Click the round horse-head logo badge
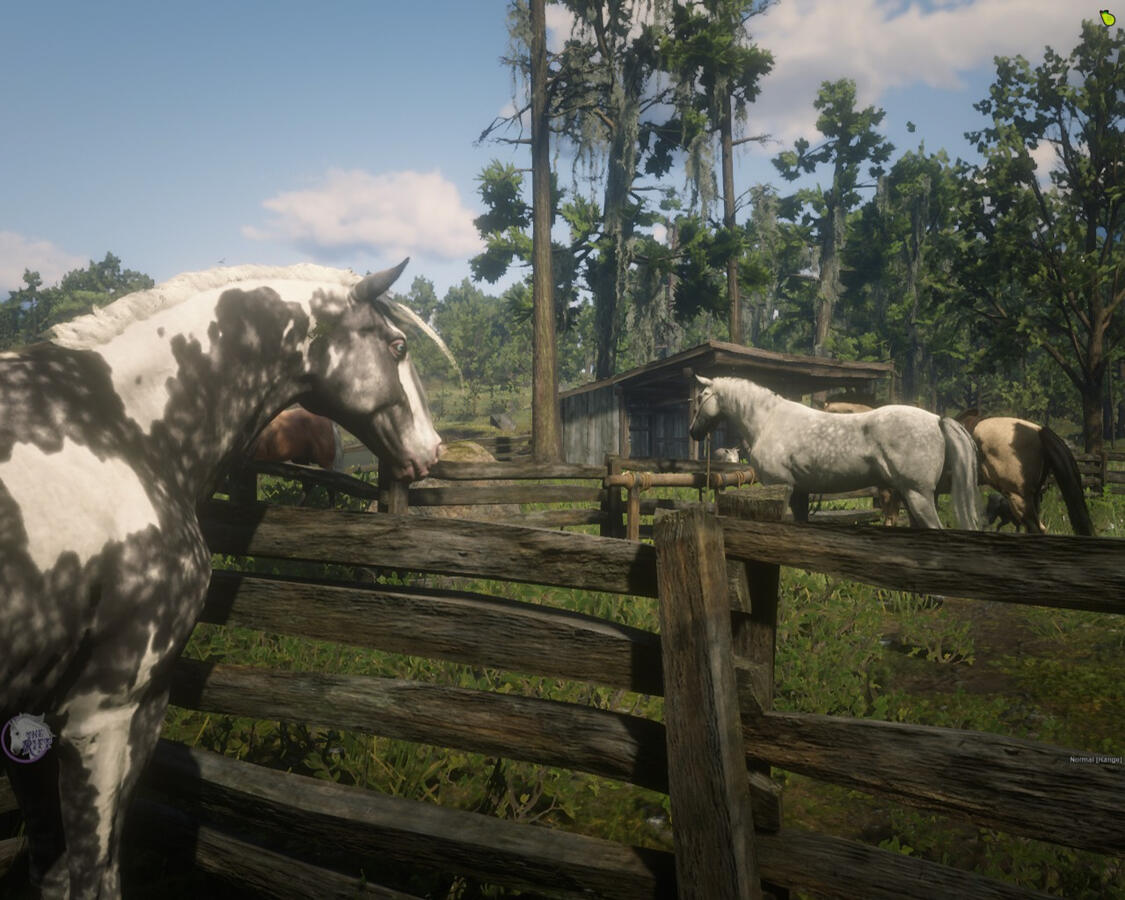This screenshot has width=1125, height=900. [x=27, y=738]
